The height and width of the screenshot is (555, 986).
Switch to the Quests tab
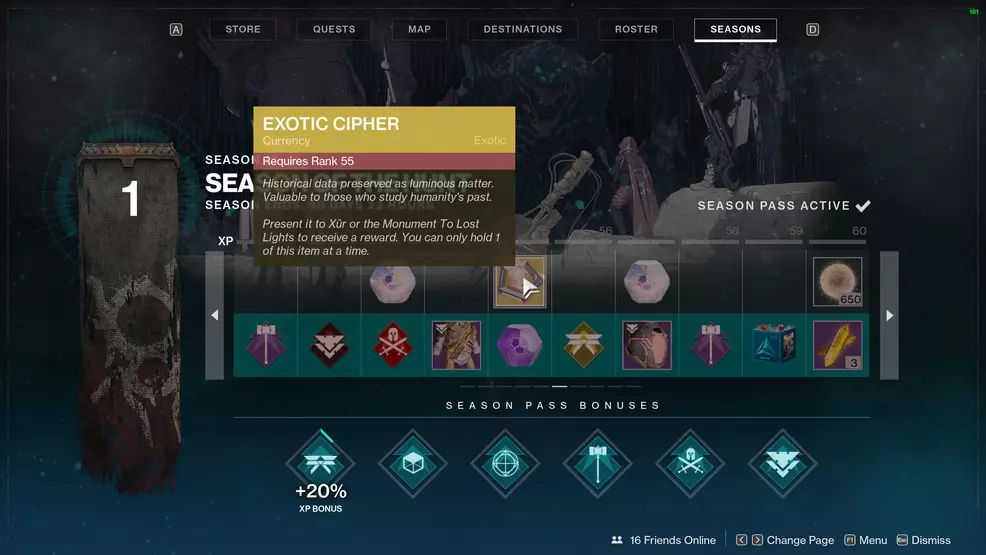tap(334, 29)
